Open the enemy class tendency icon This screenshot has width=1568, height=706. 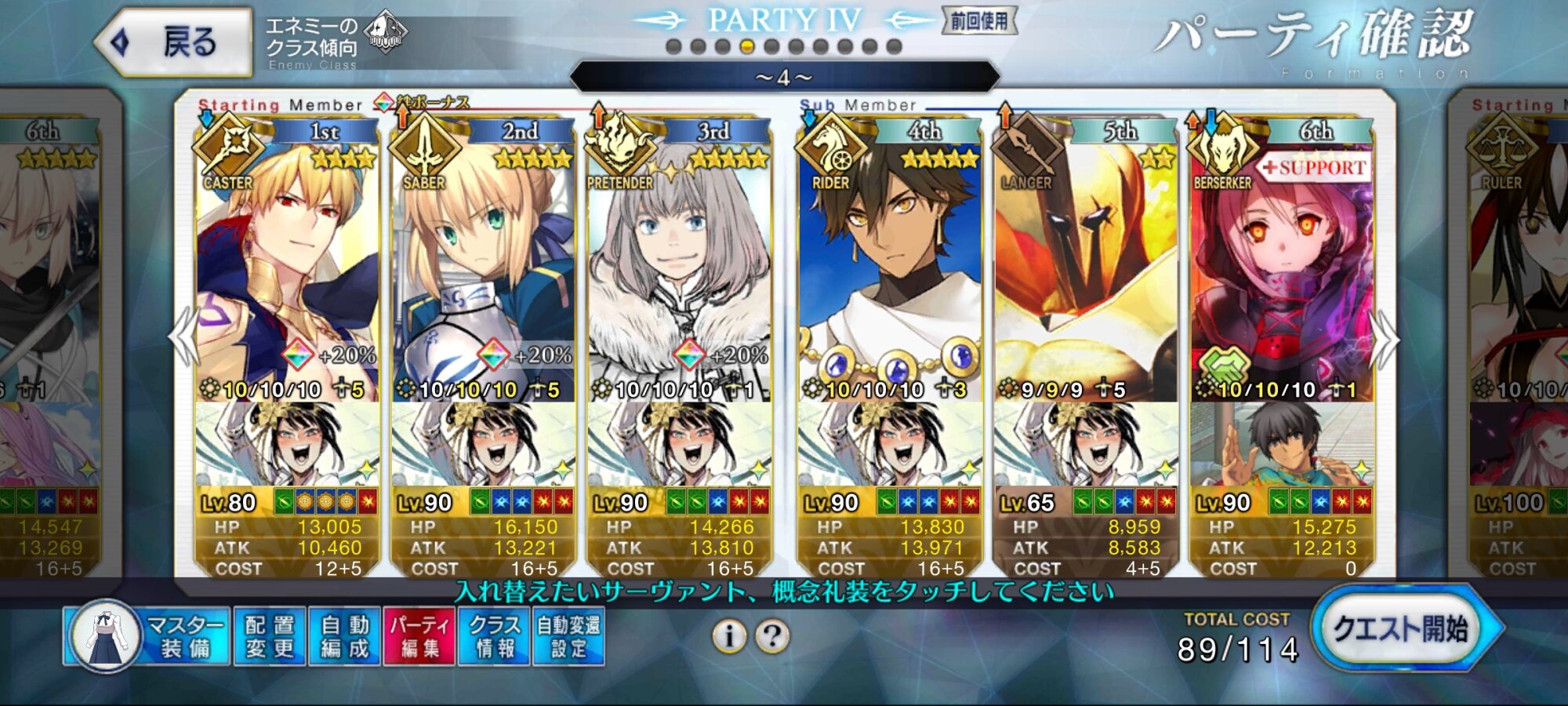coord(386,33)
